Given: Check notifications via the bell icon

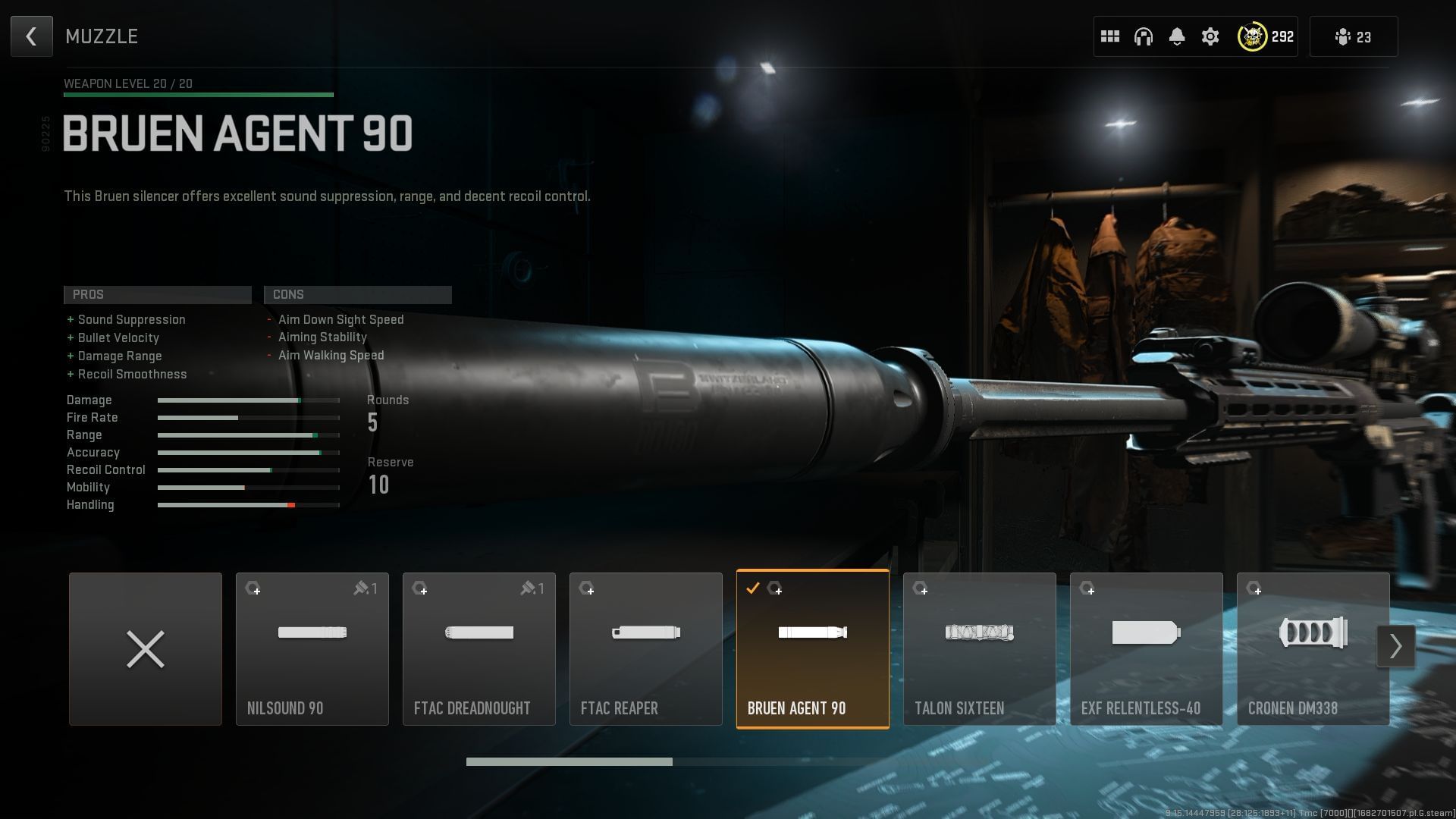Looking at the screenshot, I should pos(1177,36).
